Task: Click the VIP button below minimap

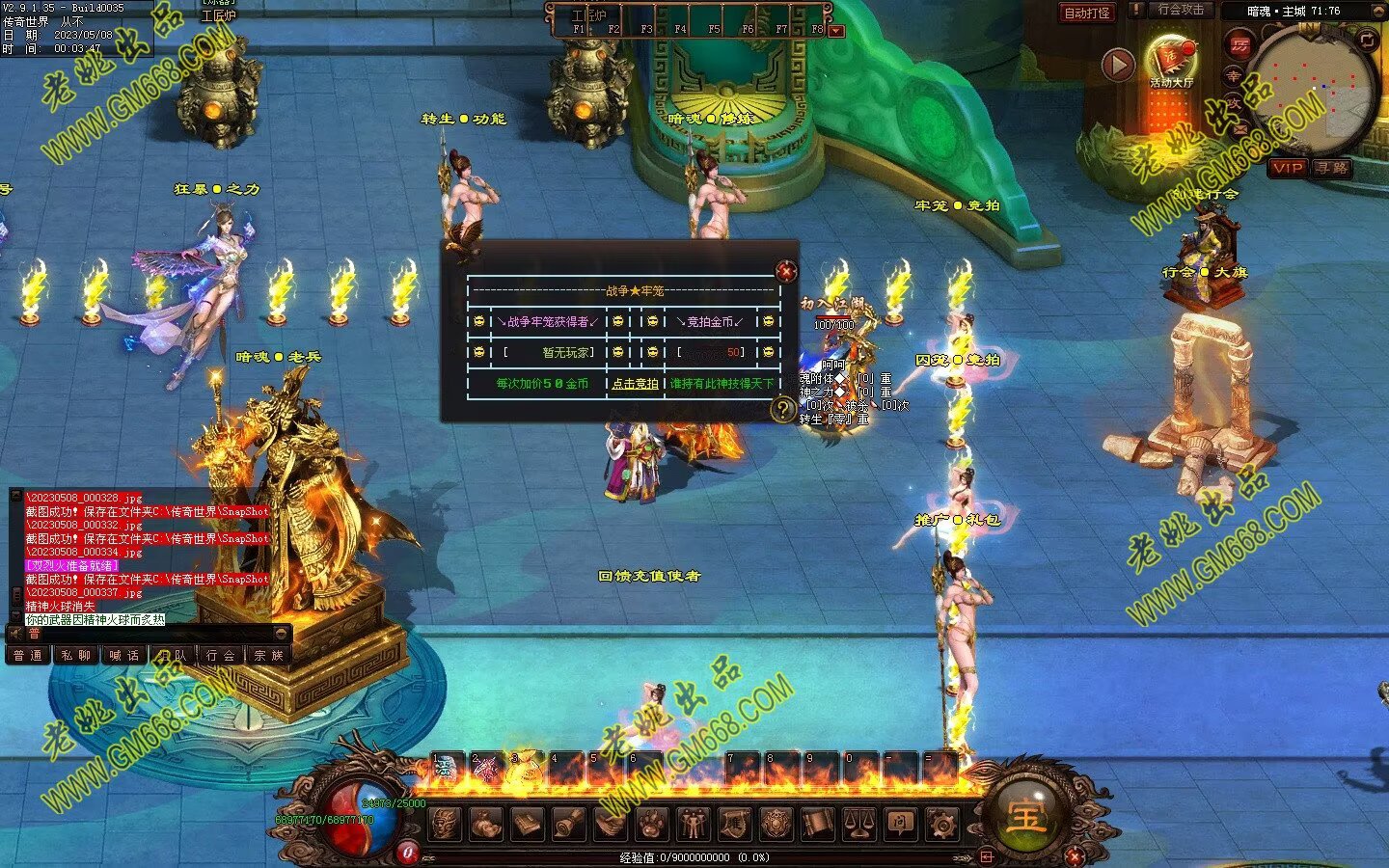Action: 1288,168
